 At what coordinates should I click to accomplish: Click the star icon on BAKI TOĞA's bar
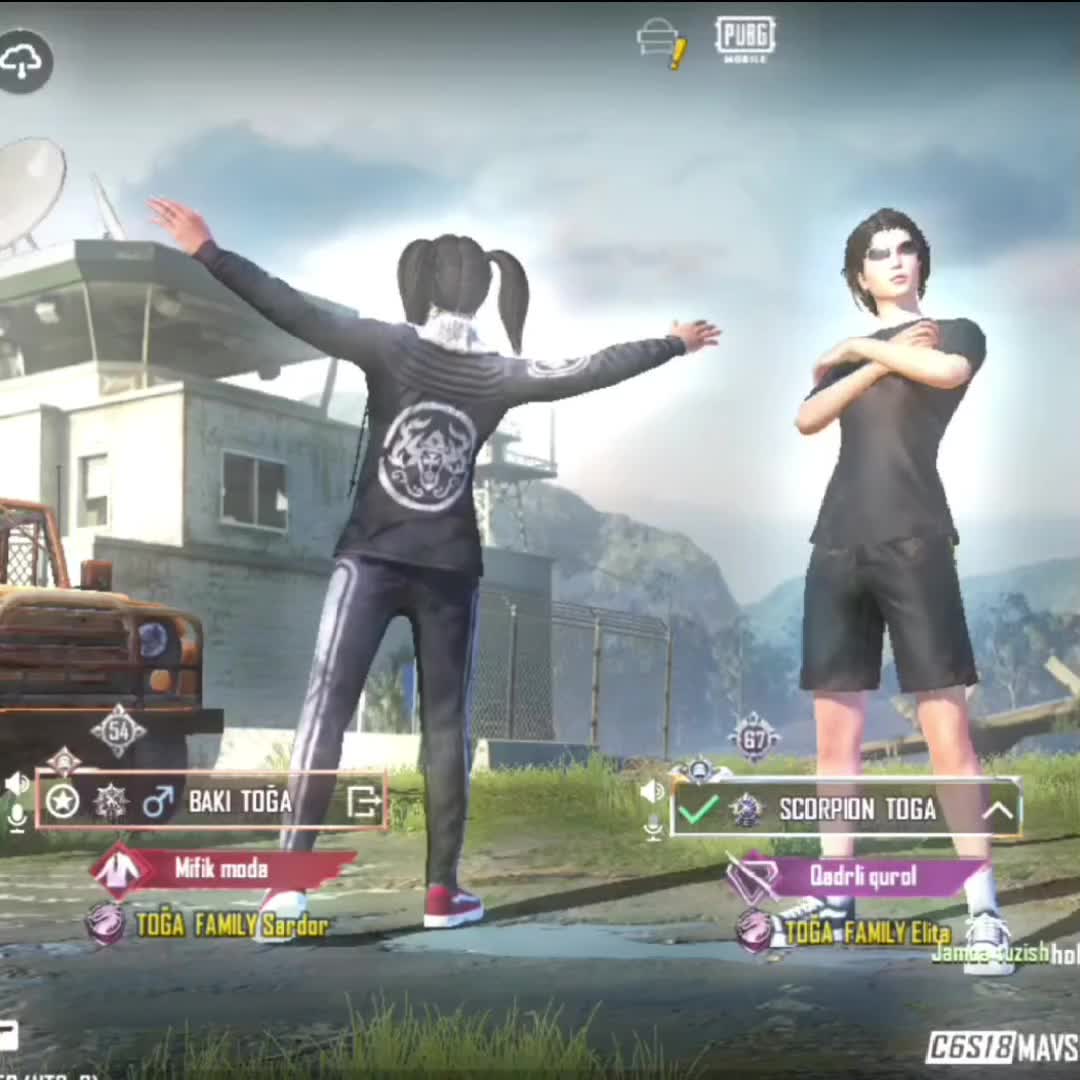[63, 801]
